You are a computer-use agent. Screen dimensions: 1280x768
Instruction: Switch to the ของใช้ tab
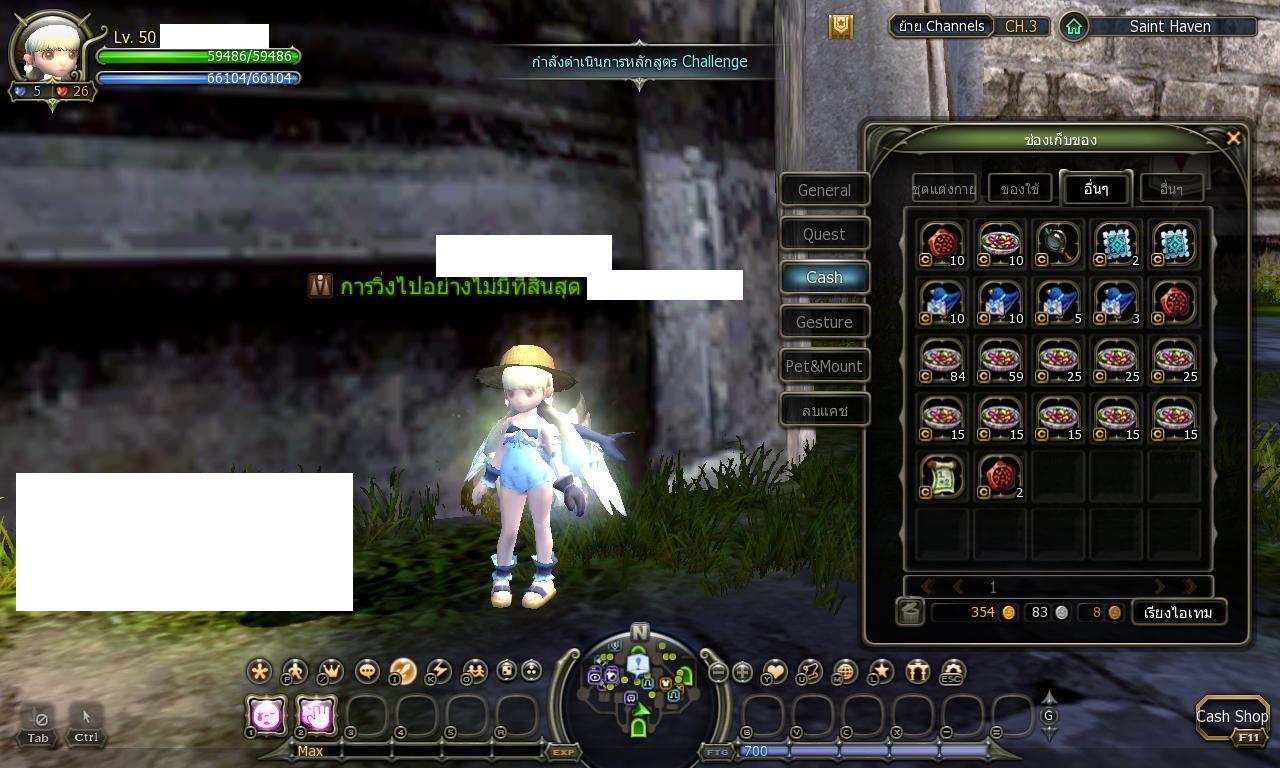pos(1020,188)
